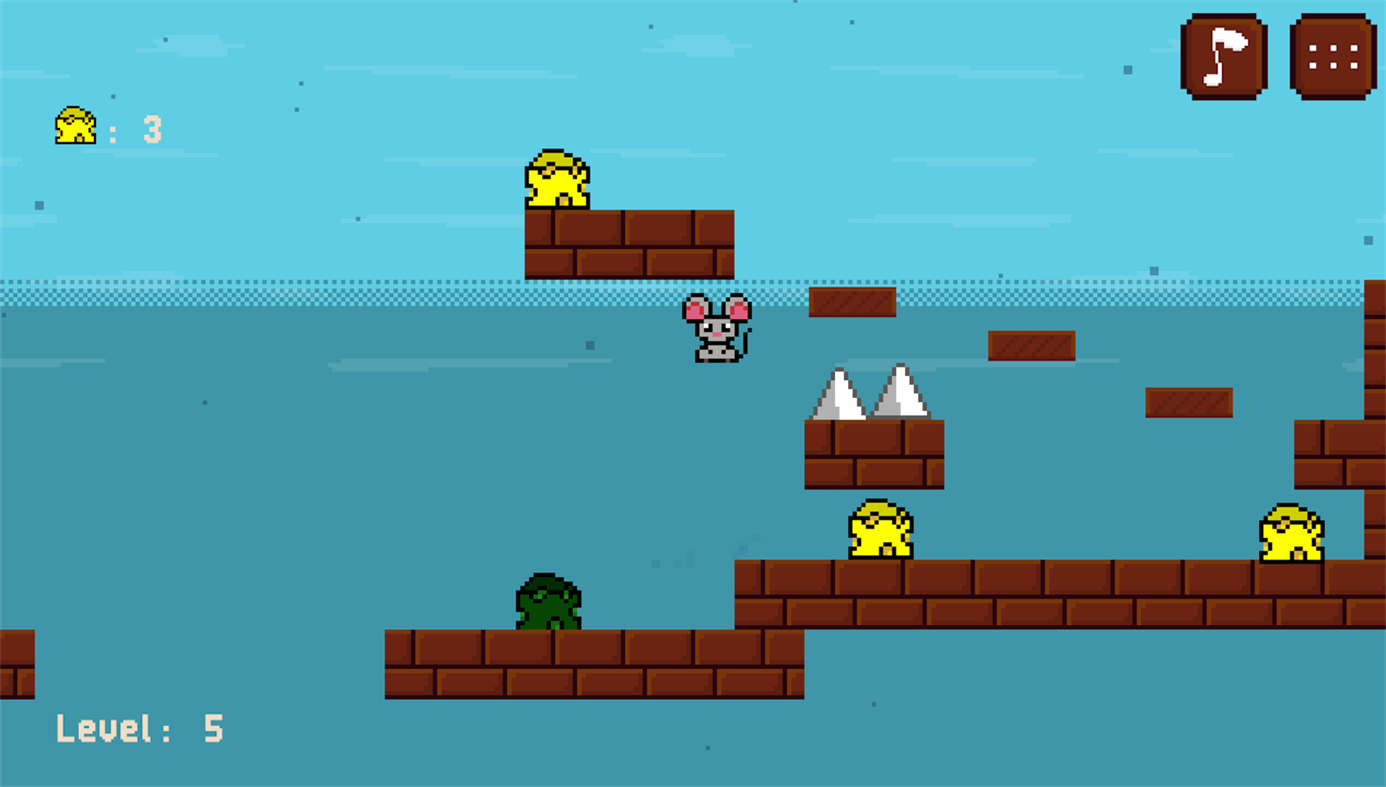The height and width of the screenshot is (787, 1386).
Task: Click the spiked brick platform base
Action: (874, 455)
